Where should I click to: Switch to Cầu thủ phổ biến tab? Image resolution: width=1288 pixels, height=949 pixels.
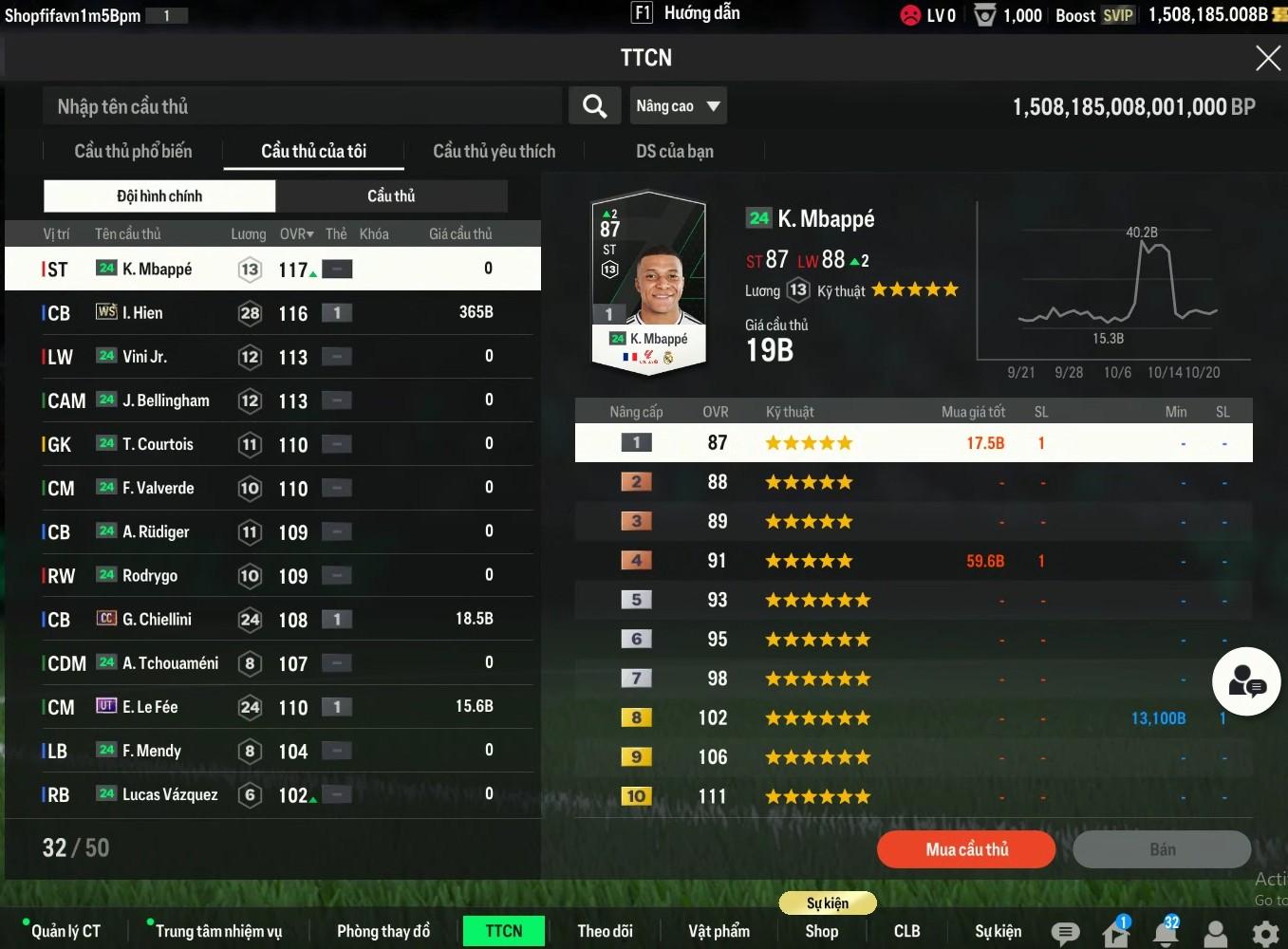(x=133, y=152)
